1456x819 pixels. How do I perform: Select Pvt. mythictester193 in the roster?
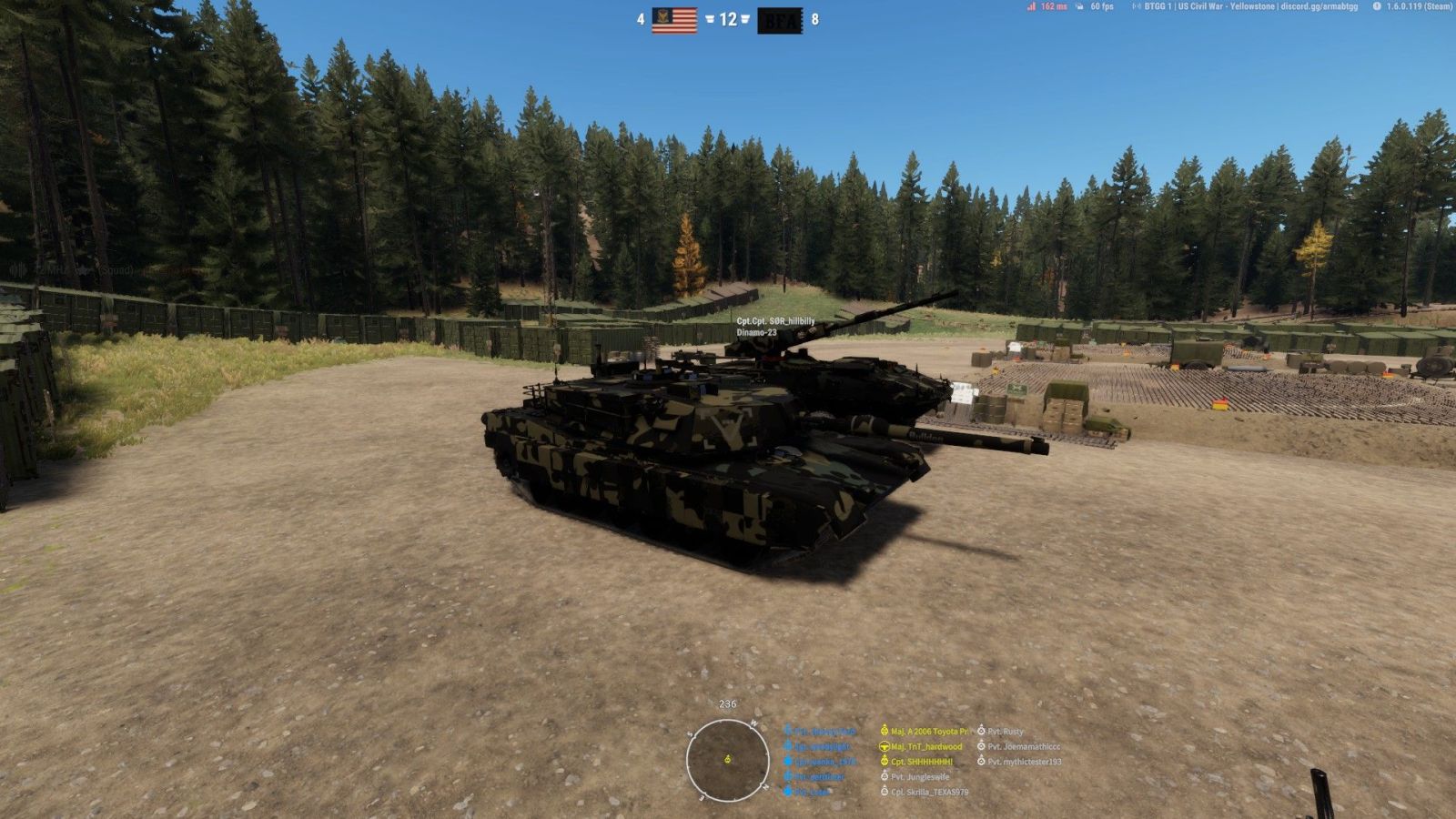point(1024,762)
